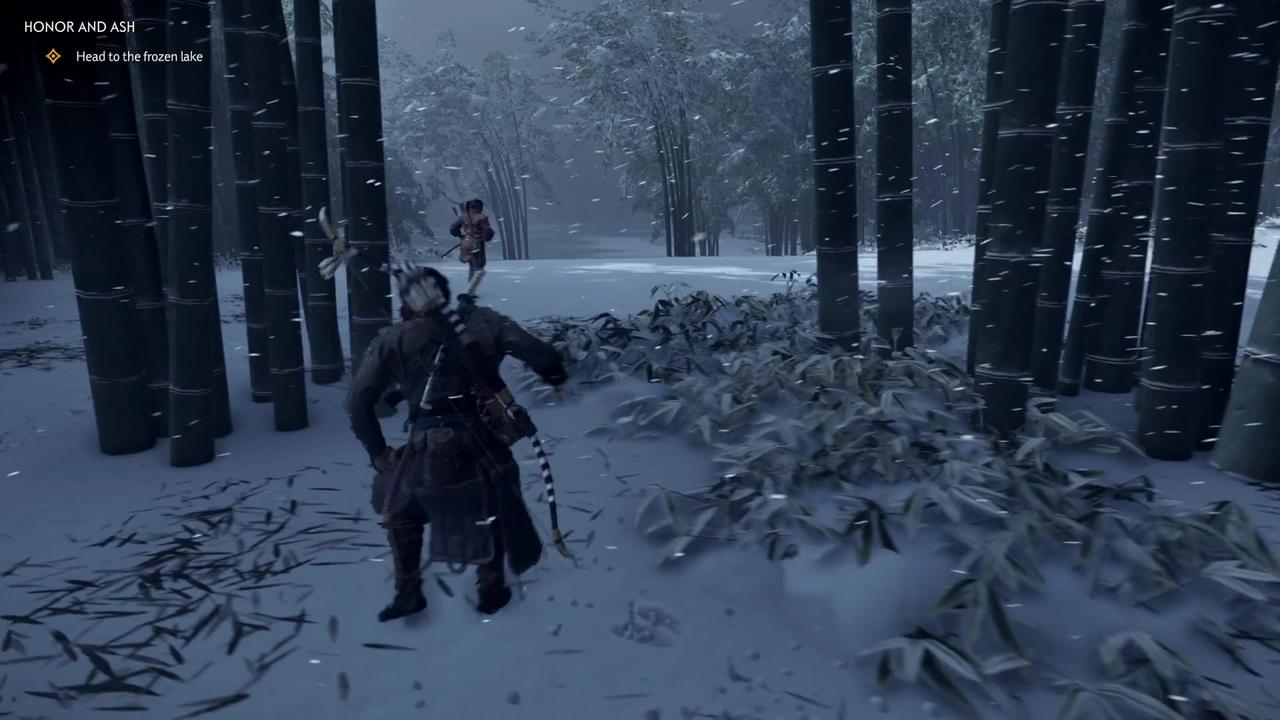1280x720 pixels.
Task: Select the HONOR AND ASH quest title
Action: pos(79,27)
